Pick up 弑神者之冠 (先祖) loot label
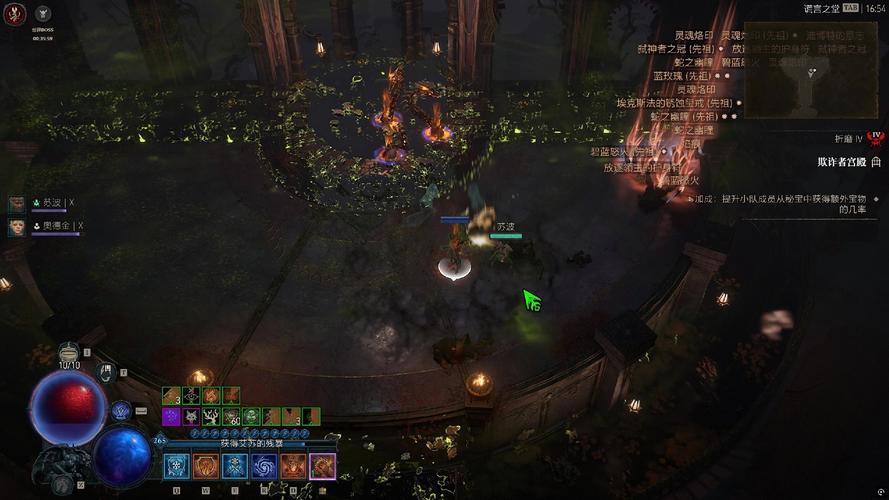This screenshot has width=889, height=500. (x=676, y=48)
